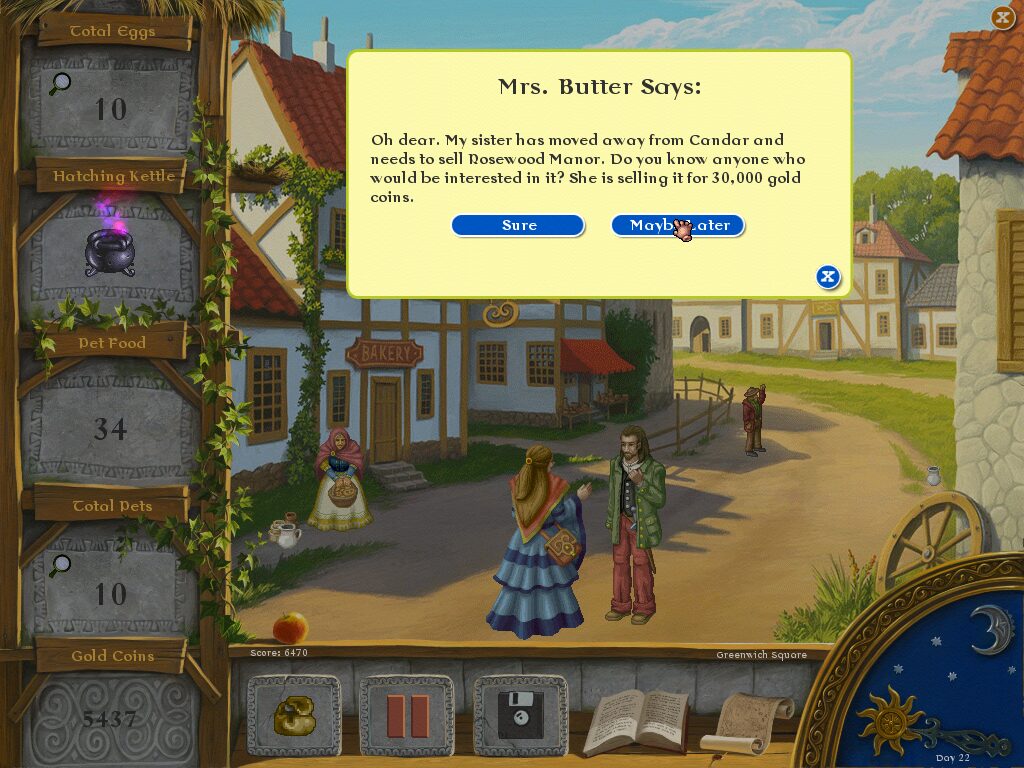The width and height of the screenshot is (1024, 768).
Task: Click the gold nugget stone button
Action: [294, 715]
